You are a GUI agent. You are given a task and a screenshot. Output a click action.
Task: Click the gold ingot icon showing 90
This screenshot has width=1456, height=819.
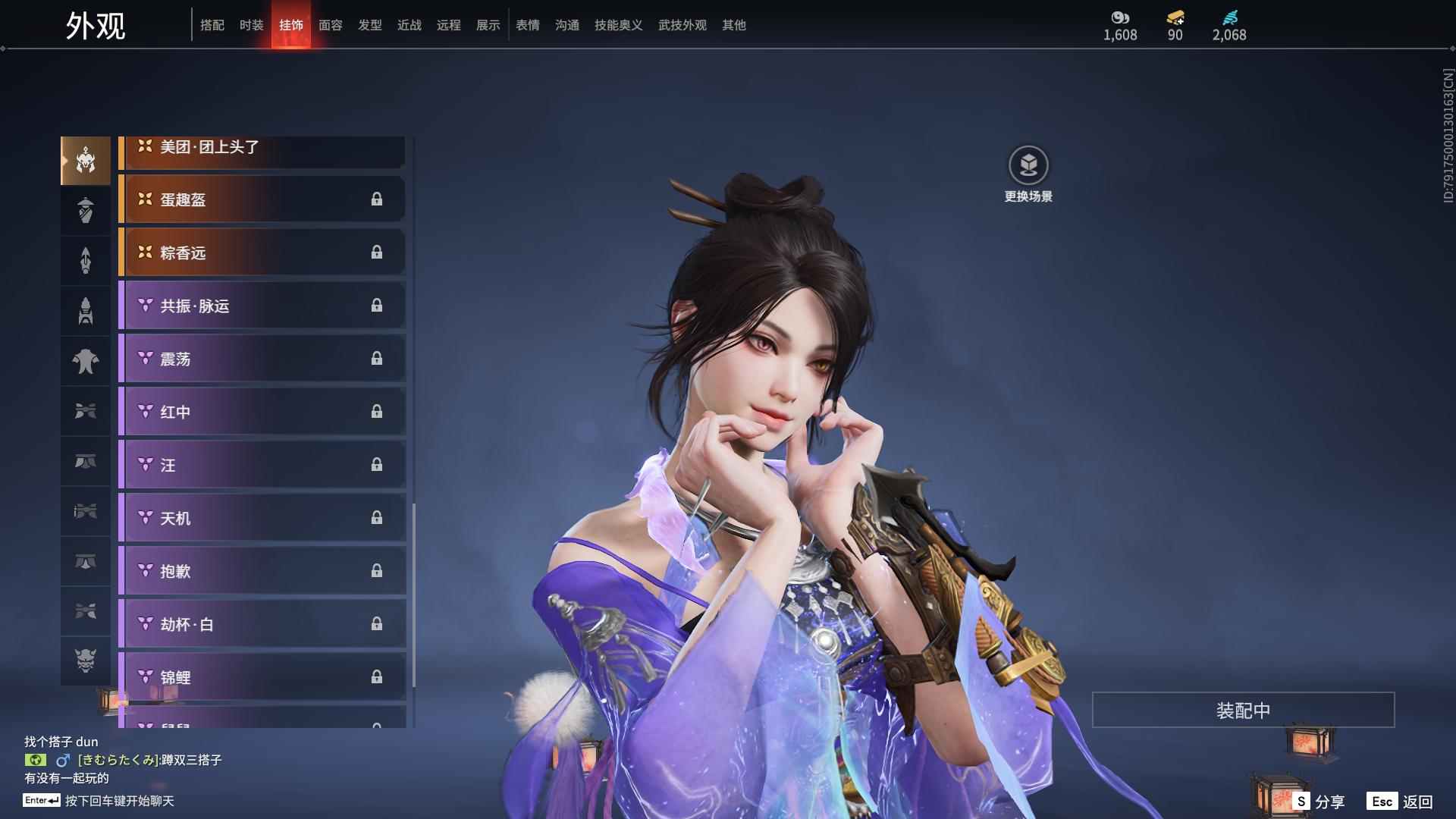[x=1173, y=18]
